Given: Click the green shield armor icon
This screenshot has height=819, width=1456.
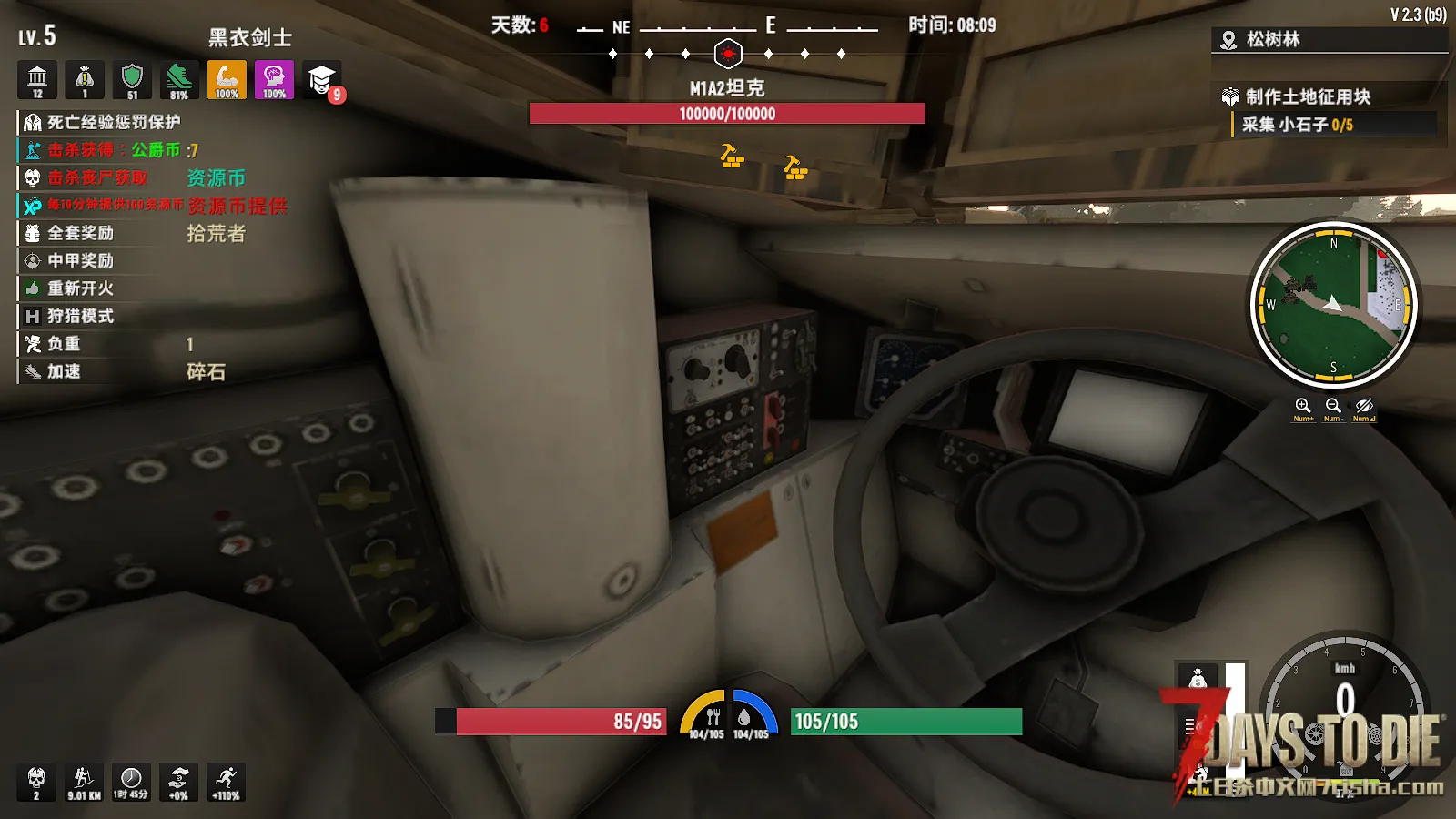Looking at the screenshot, I should 132,80.
